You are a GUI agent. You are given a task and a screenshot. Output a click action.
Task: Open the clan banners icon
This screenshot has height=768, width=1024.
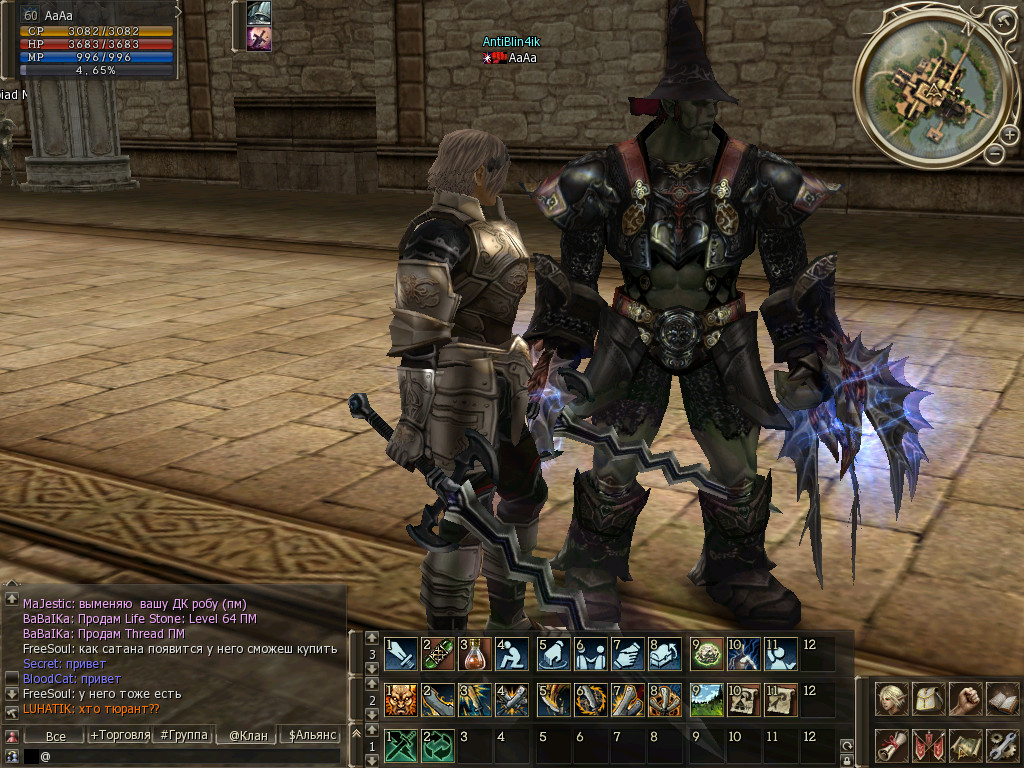[x=928, y=744]
